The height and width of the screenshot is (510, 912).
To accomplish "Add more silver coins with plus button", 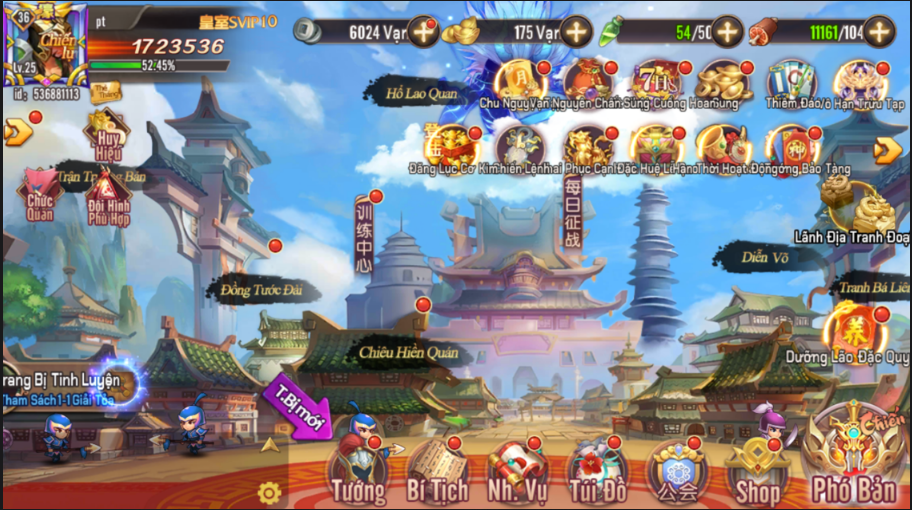I will pyautogui.click(x=424, y=32).
